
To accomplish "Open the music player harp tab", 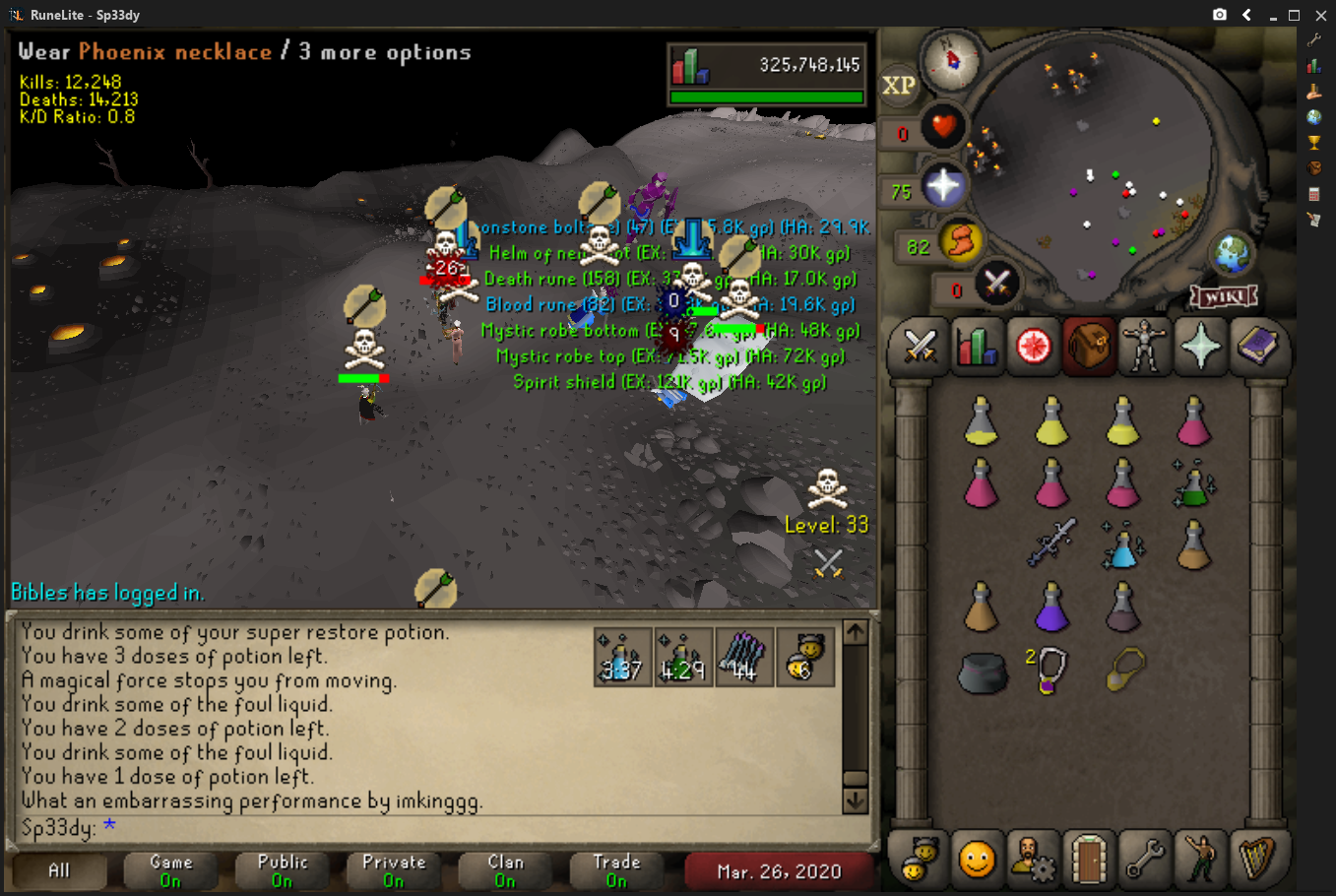I will (x=1256, y=859).
